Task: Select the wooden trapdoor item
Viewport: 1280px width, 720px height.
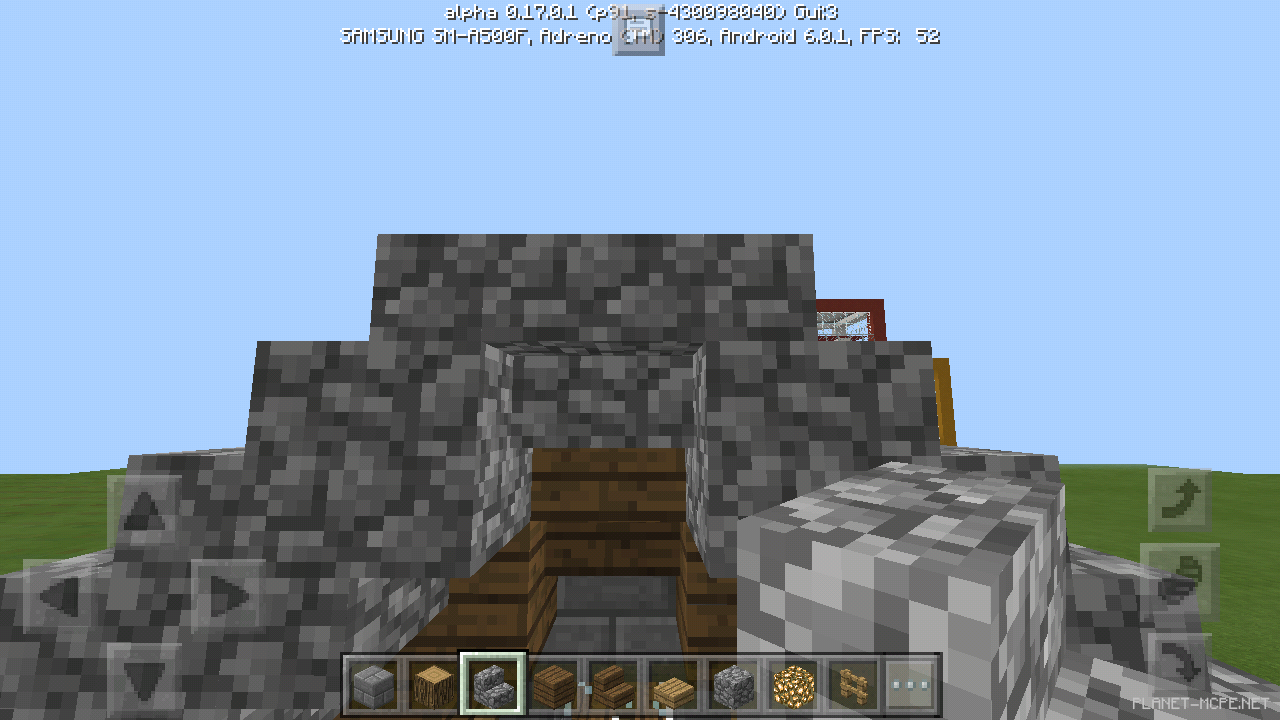Action: (673, 685)
